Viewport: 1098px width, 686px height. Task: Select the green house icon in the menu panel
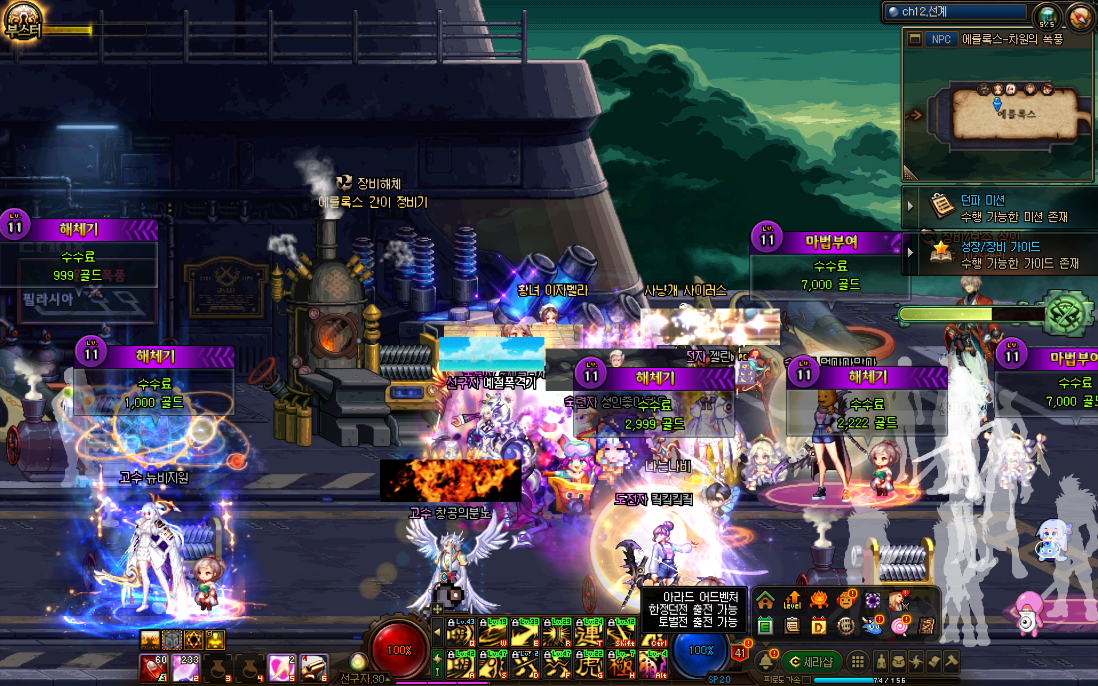coord(765,601)
